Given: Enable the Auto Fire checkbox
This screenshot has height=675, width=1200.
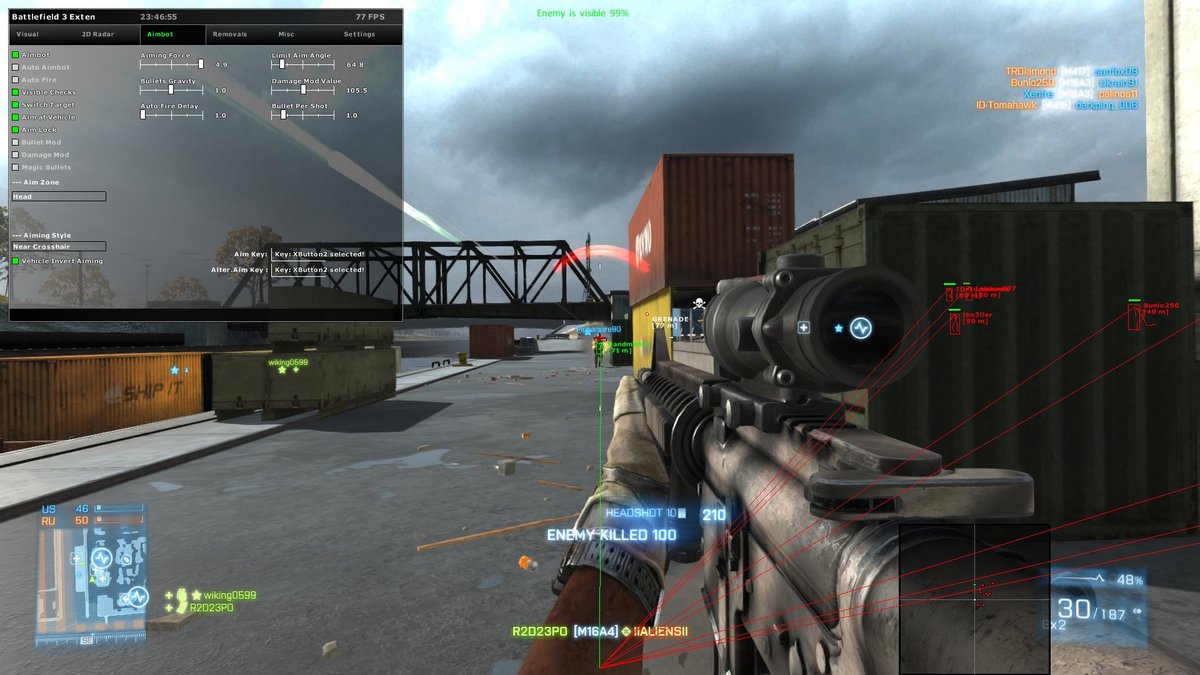Looking at the screenshot, I should coord(15,80).
